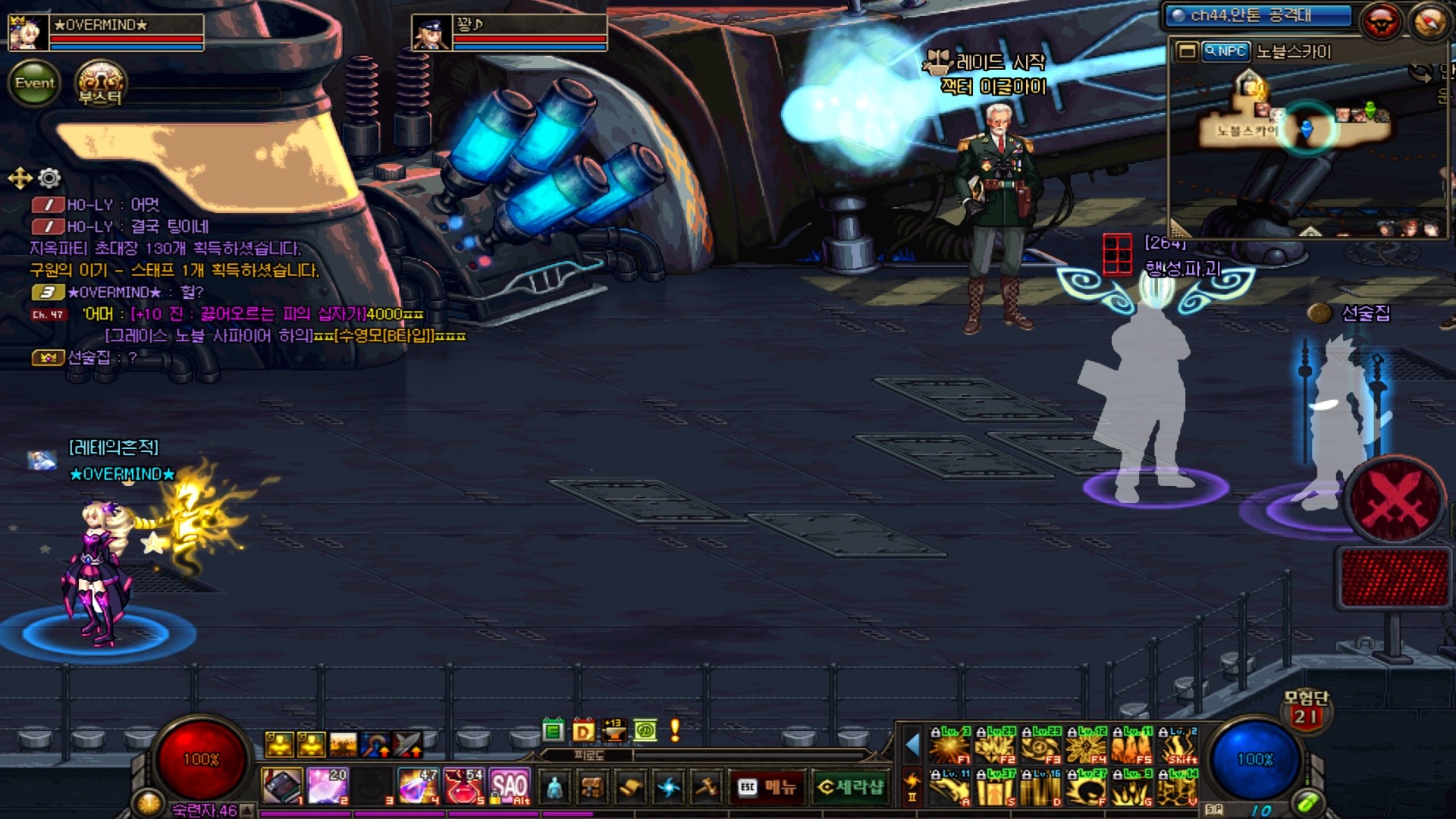Open the auction hammer icon
This screenshot has width=1456, height=819.
[x=707, y=788]
